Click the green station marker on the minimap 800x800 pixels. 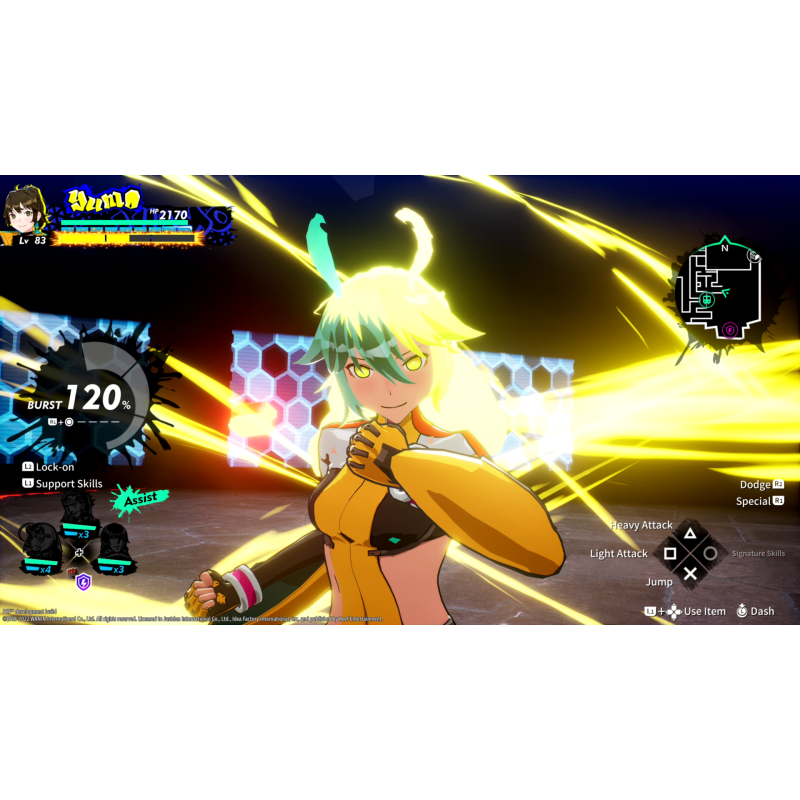(708, 299)
